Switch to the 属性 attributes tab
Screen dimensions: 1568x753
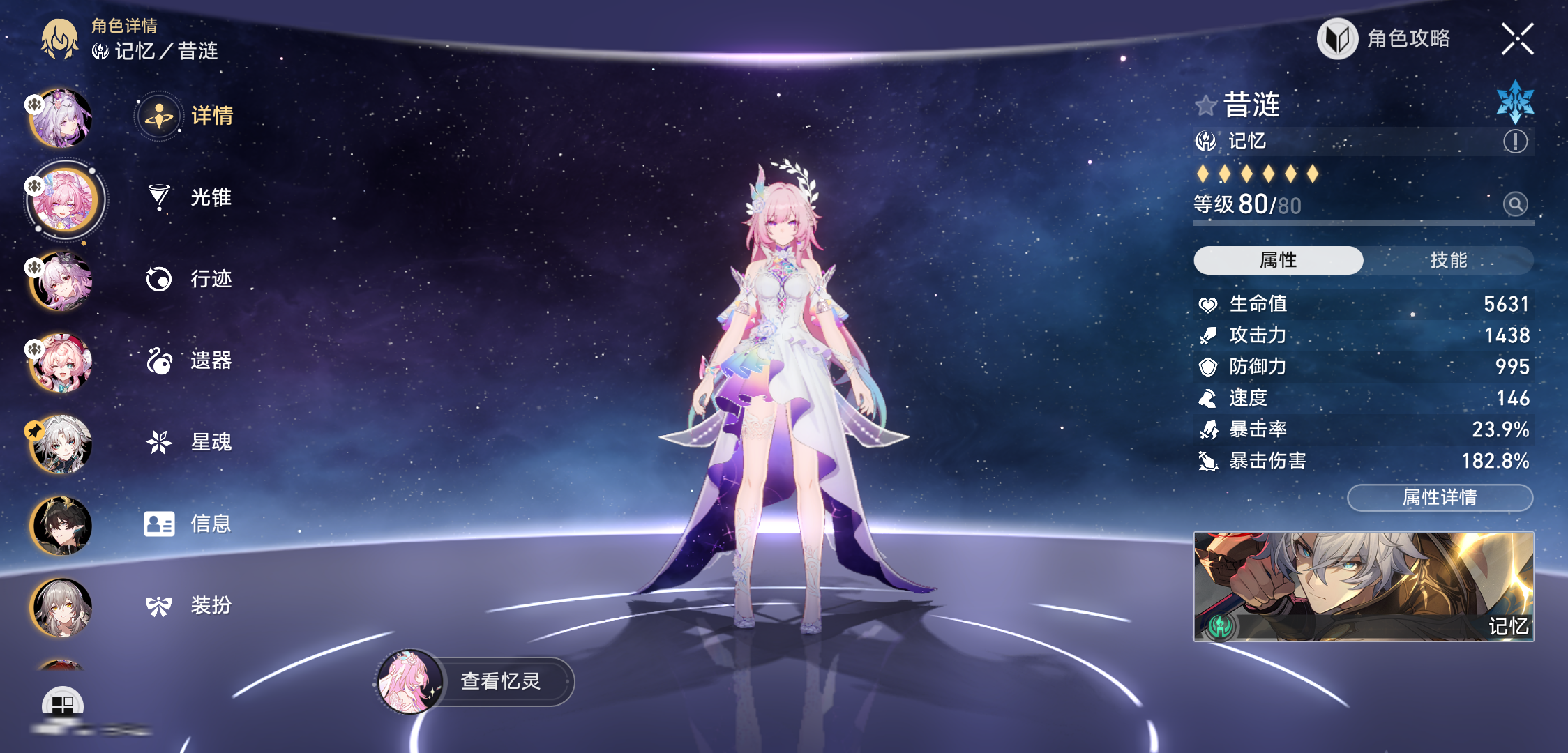pyautogui.click(x=1278, y=260)
